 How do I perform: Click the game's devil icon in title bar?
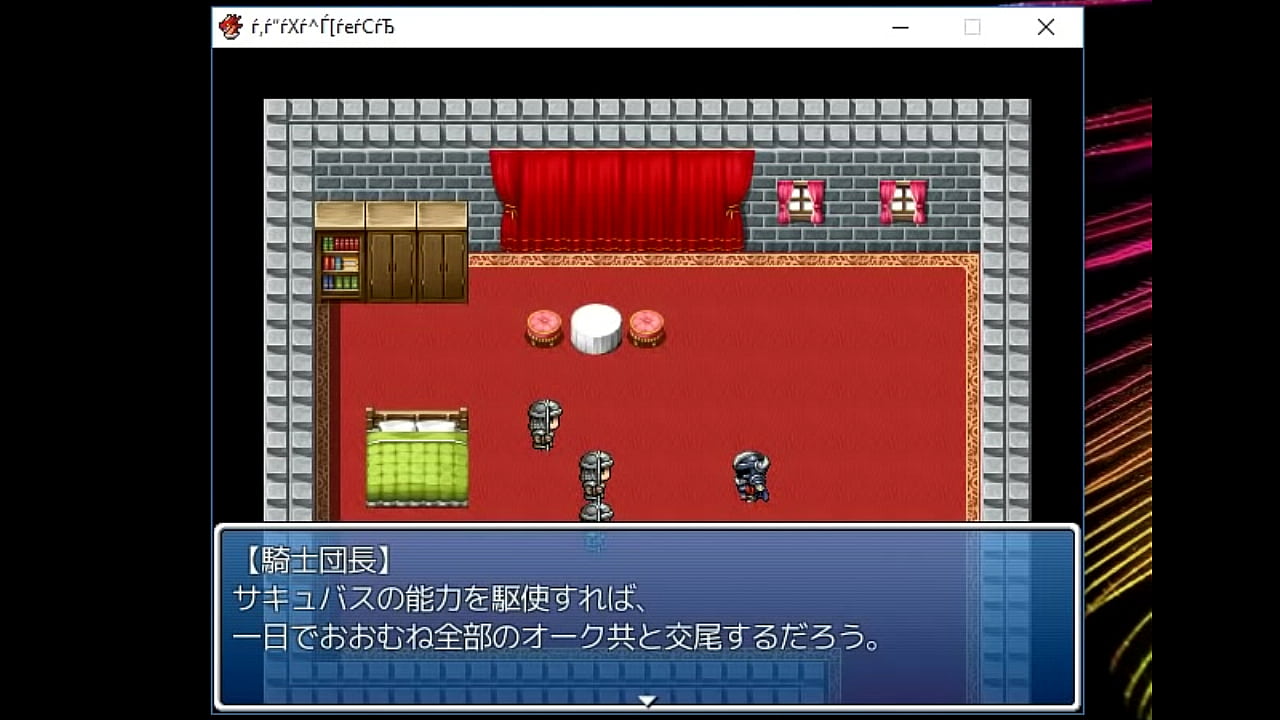230,26
